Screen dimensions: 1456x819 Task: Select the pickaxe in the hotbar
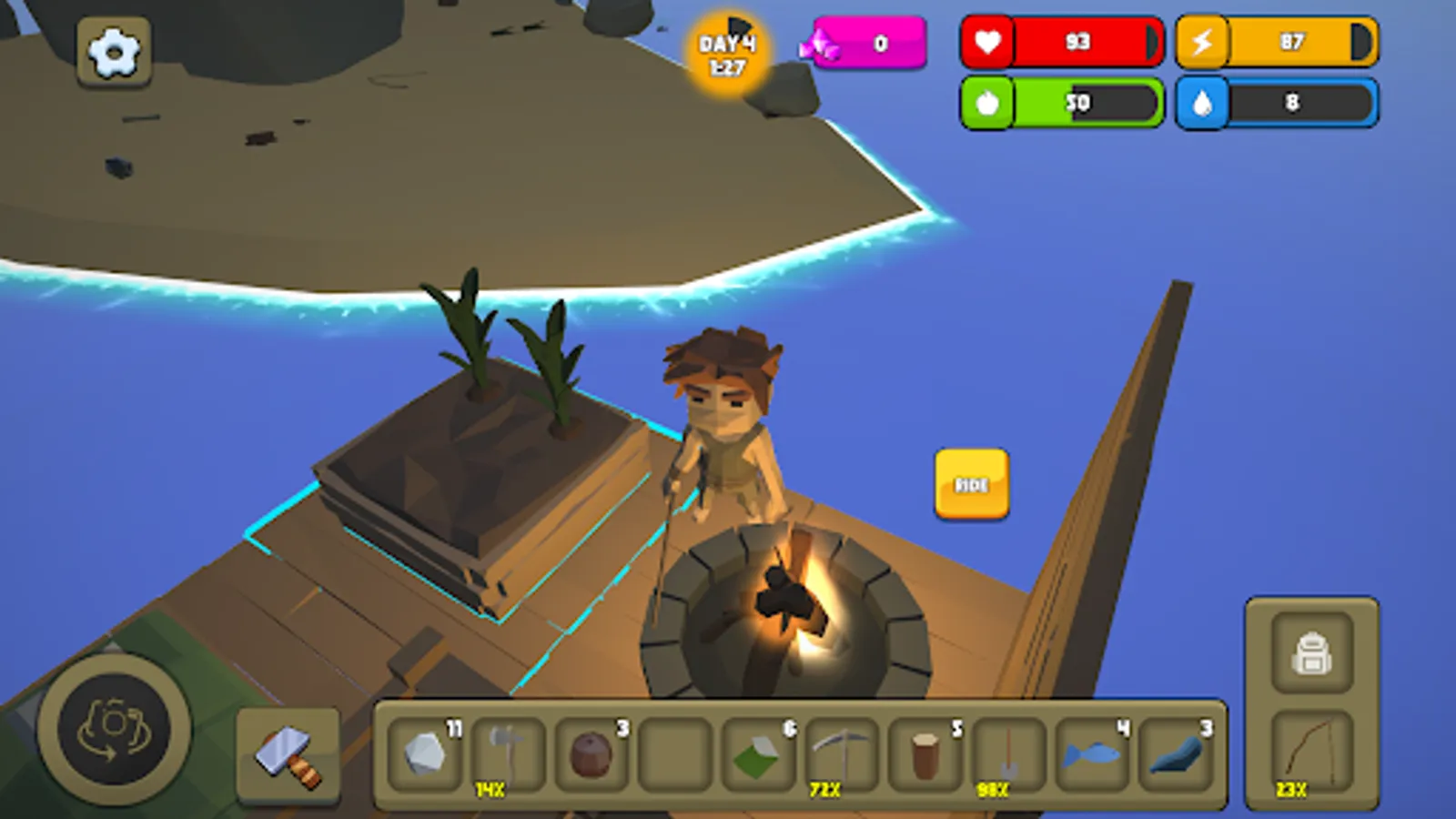pyautogui.click(x=843, y=755)
